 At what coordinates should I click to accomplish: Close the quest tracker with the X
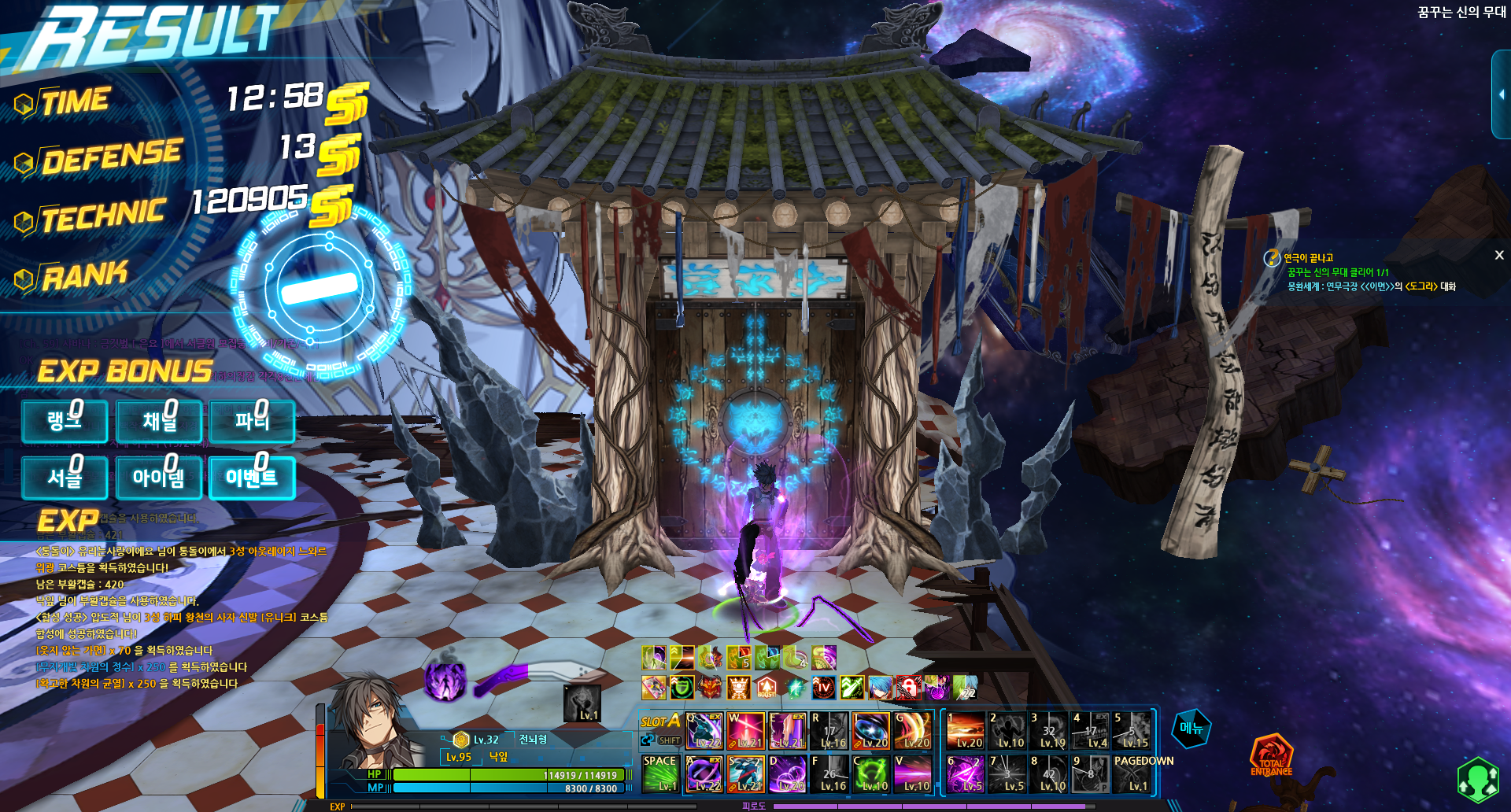pos(1499,255)
